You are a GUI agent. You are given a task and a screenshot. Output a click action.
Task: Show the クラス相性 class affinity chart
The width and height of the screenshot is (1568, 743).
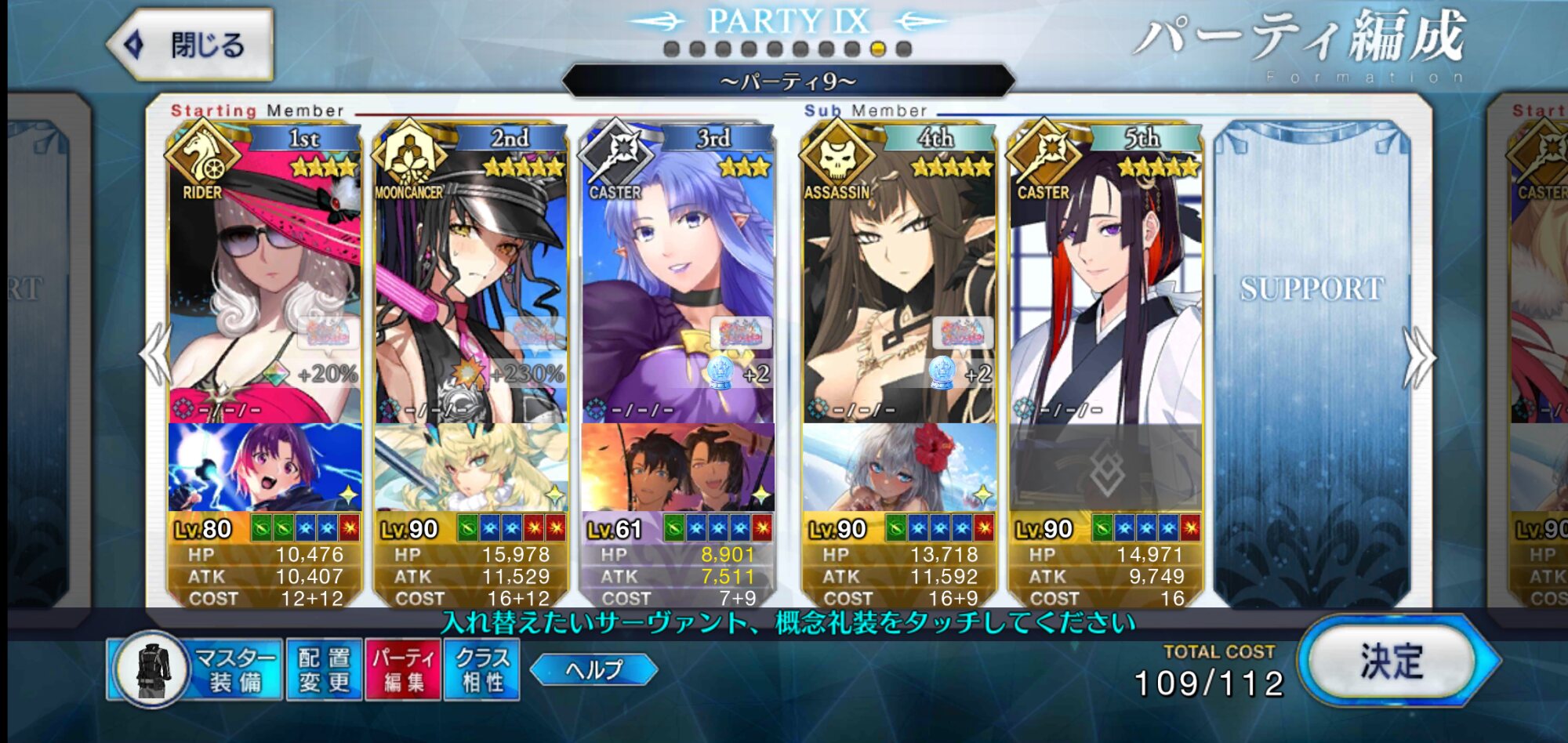point(481,670)
